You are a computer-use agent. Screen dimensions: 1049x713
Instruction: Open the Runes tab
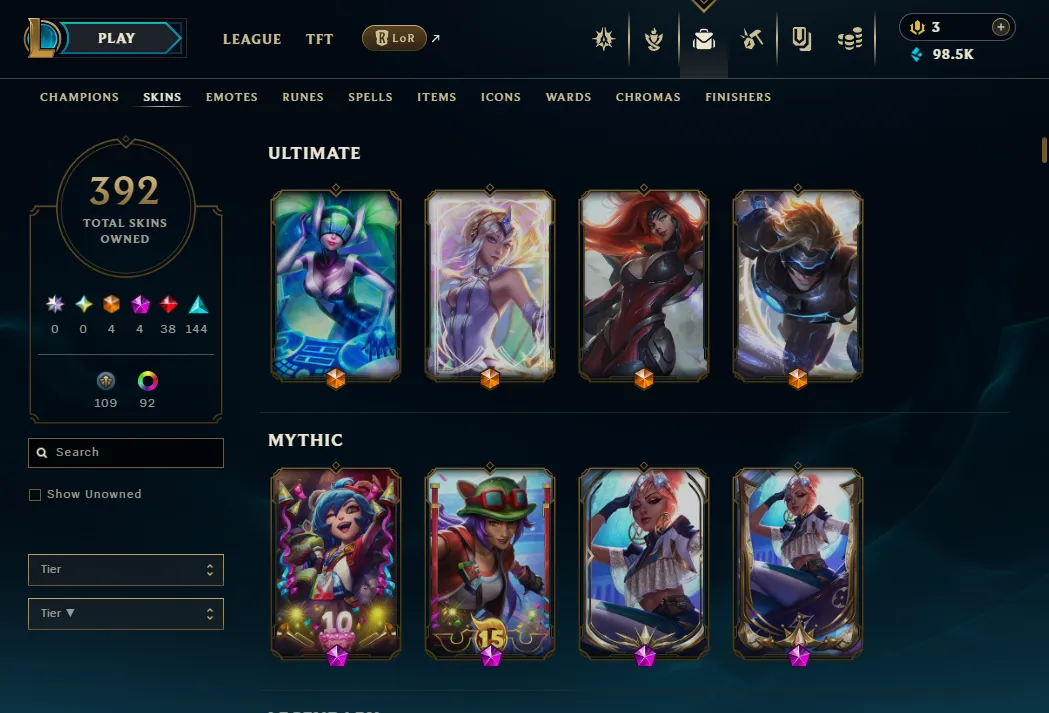303,97
